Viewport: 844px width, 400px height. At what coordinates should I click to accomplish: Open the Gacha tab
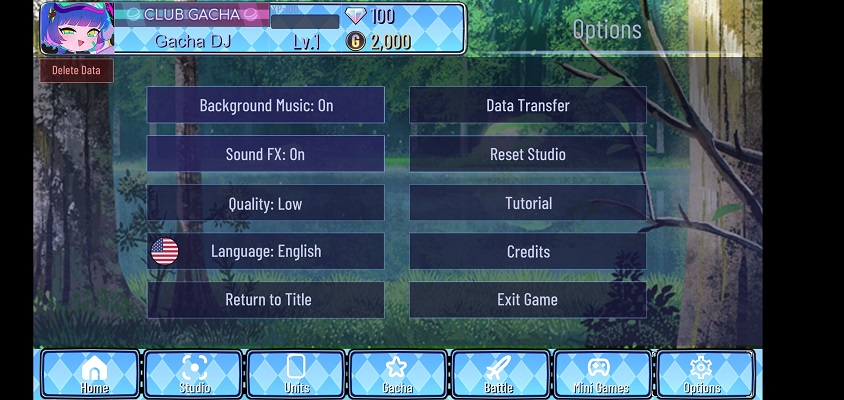click(398, 374)
